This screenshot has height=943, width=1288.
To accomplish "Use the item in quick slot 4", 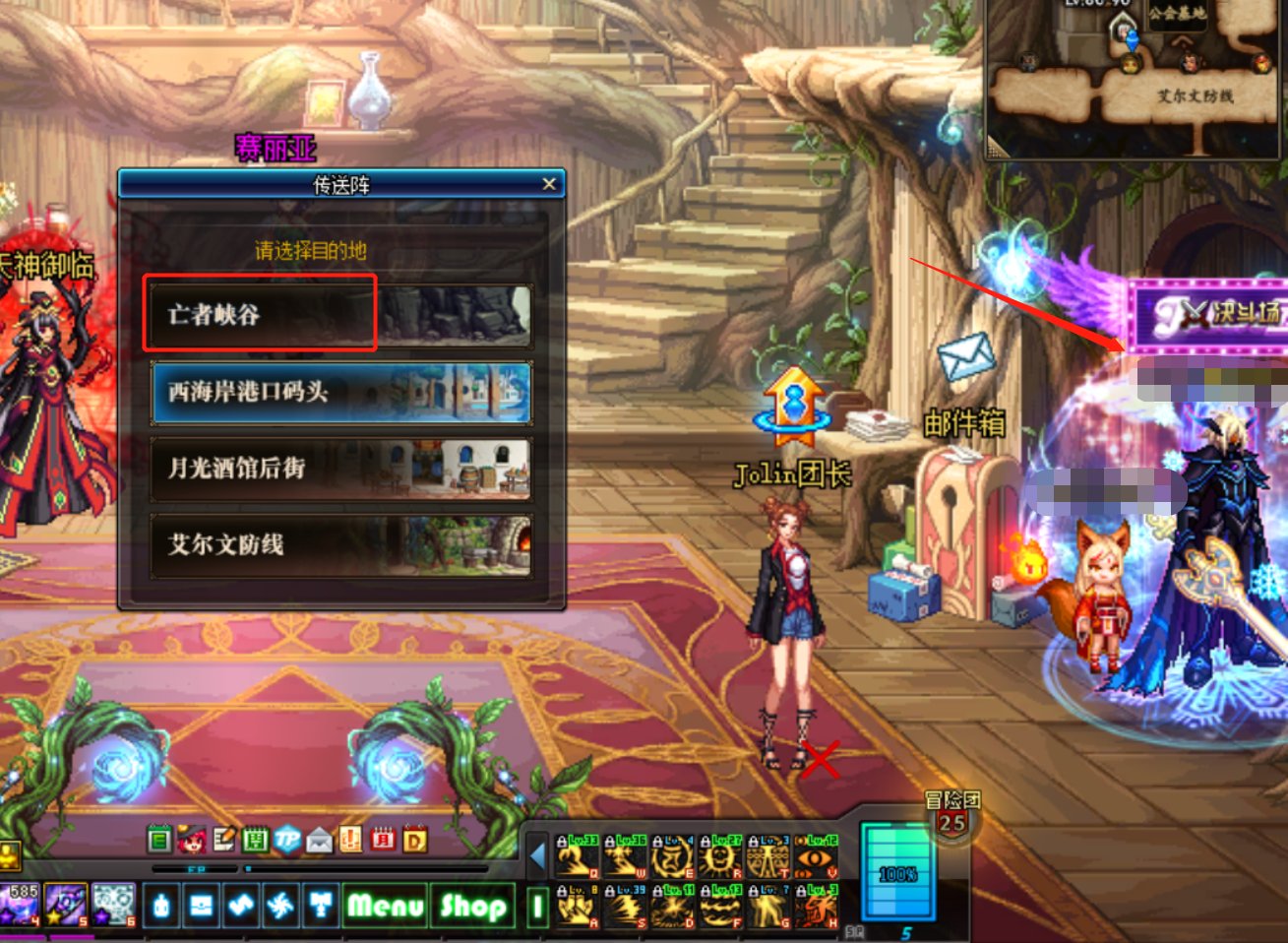I will (x=22, y=905).
